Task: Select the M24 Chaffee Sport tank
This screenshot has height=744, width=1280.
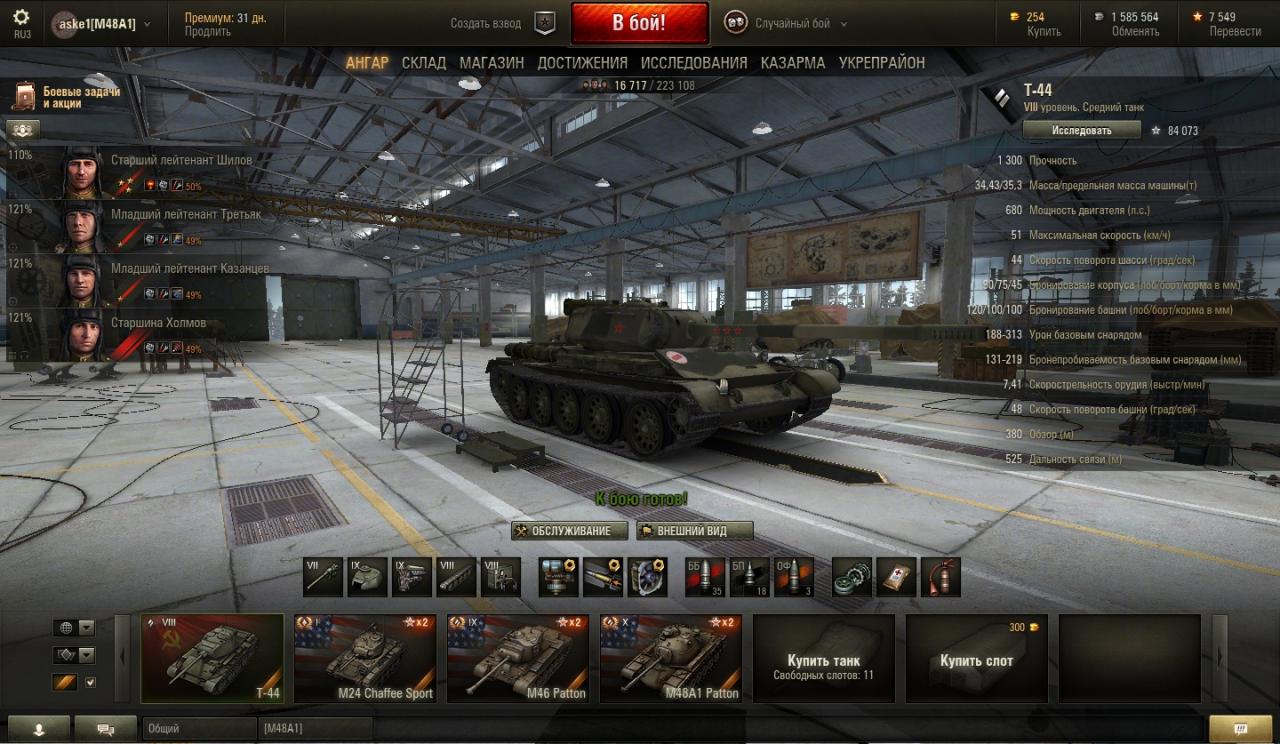Action: 365,658
